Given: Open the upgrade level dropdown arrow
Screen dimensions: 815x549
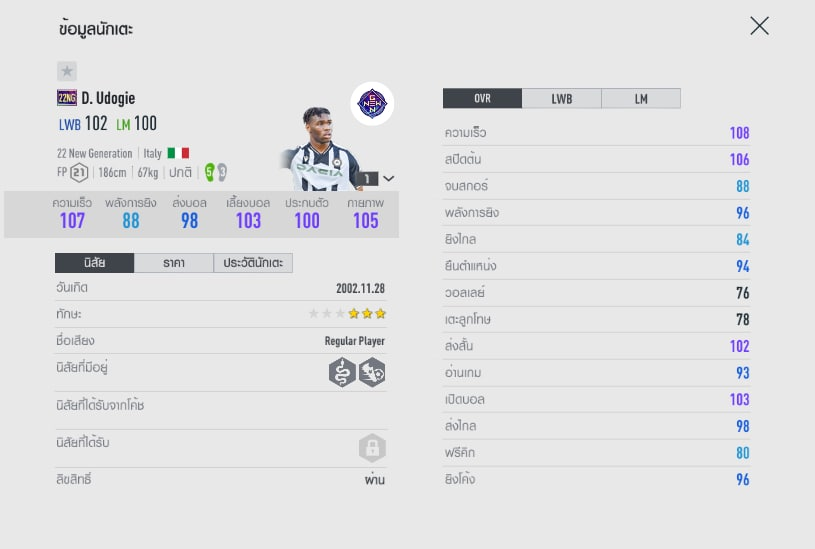Looking at the screenshot, I should pos(388,178).
